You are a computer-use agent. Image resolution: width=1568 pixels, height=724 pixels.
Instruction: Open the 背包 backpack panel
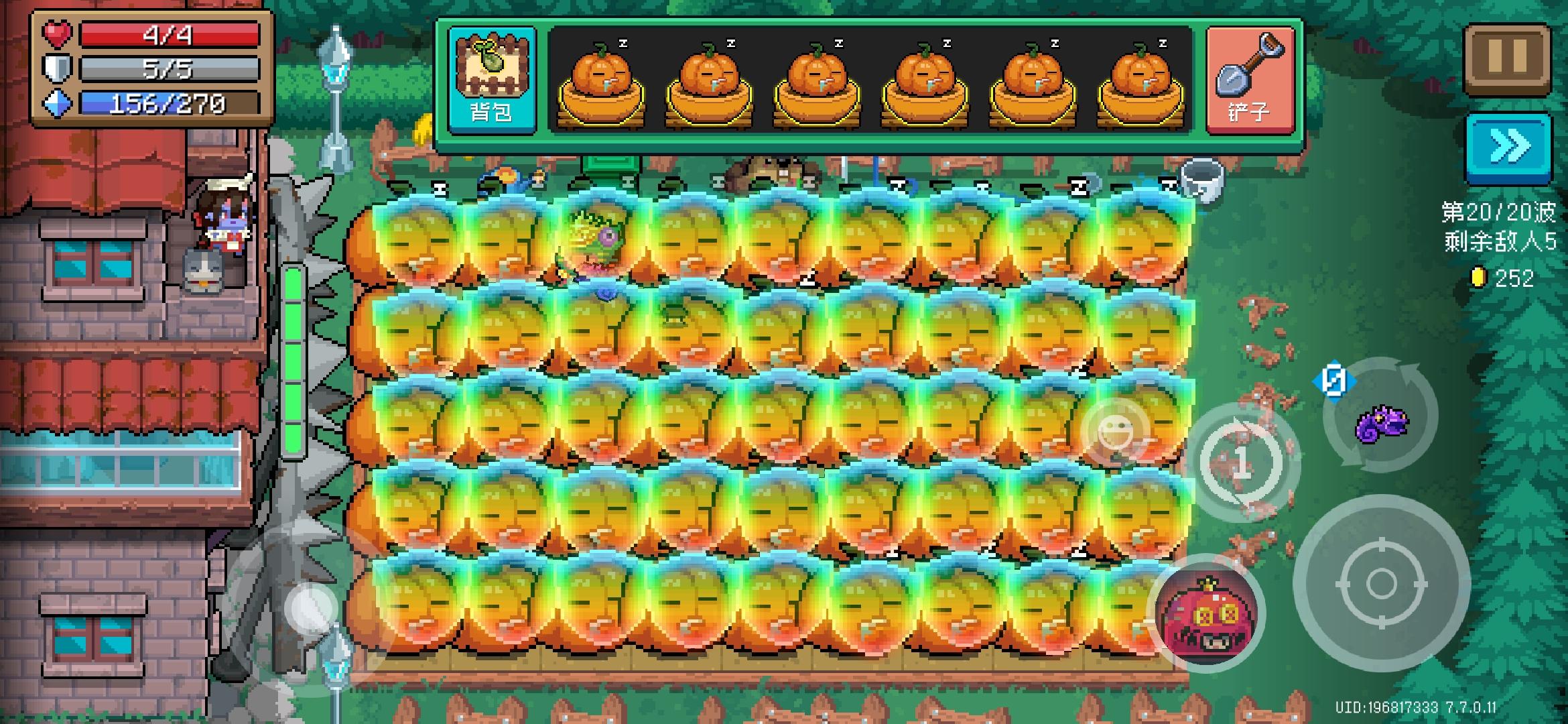pyautogui.click(x=491, y=77)
